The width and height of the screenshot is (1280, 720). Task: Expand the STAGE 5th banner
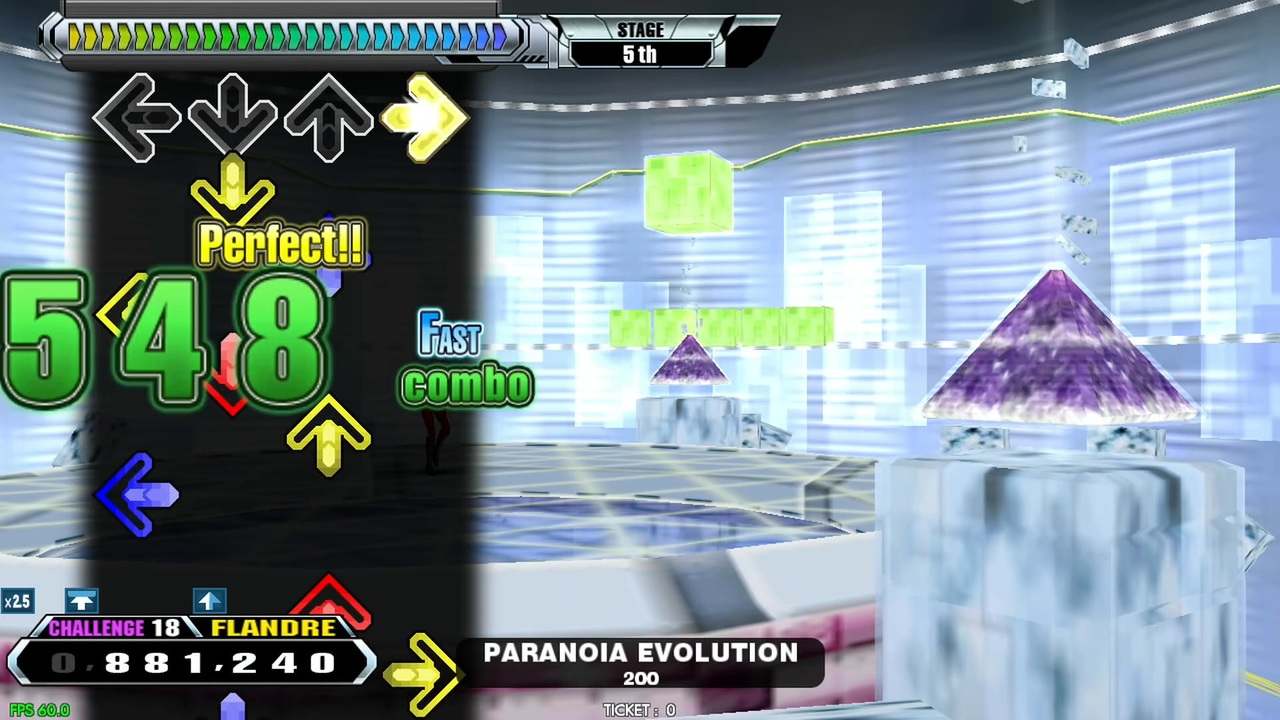click(x=640, y=42)
